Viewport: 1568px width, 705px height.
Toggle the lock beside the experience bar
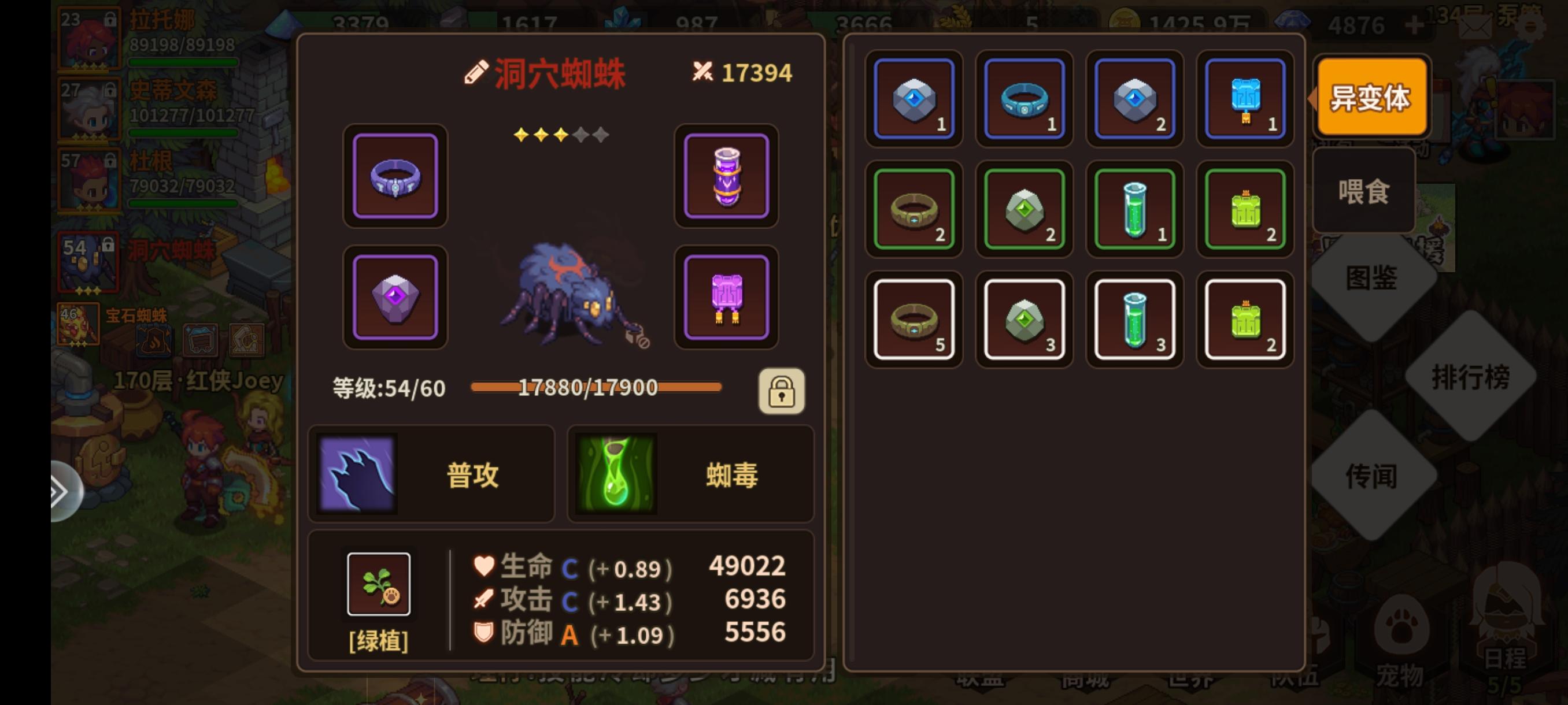782,392
